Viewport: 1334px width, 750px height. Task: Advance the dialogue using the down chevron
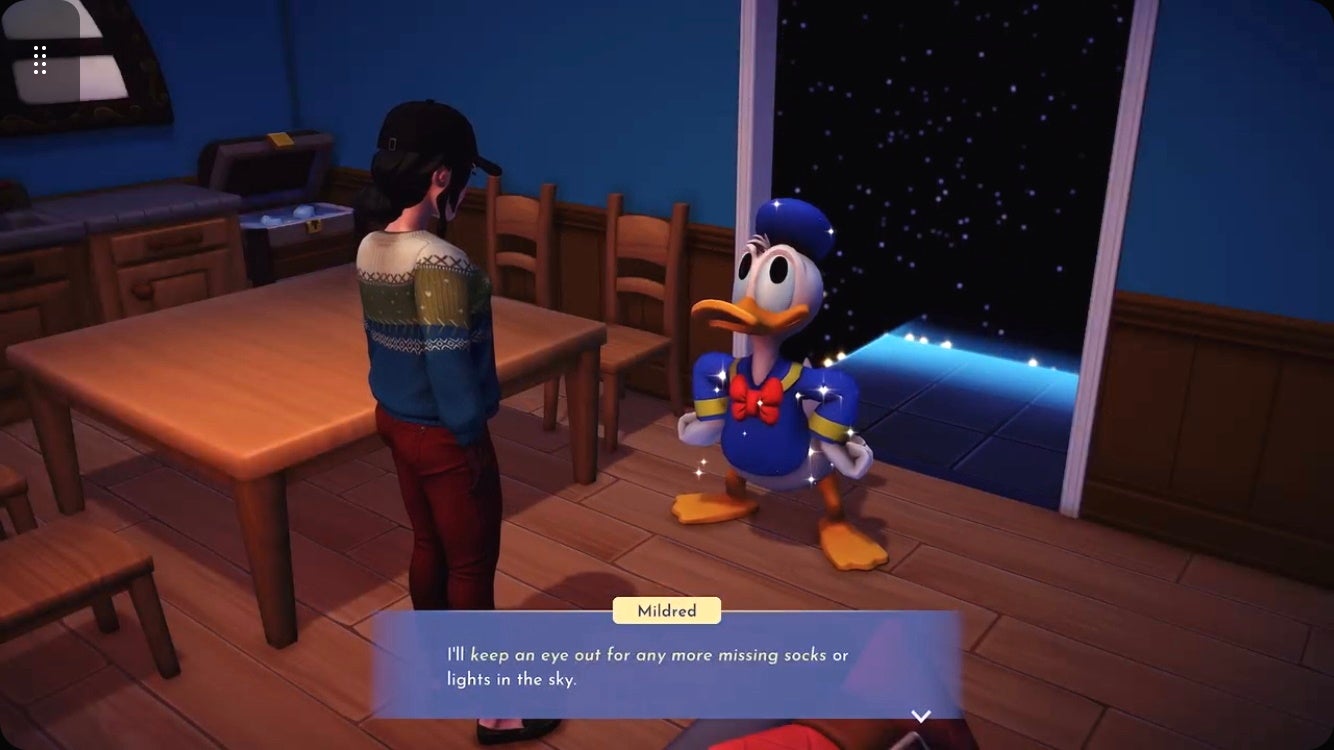[920, 714]
